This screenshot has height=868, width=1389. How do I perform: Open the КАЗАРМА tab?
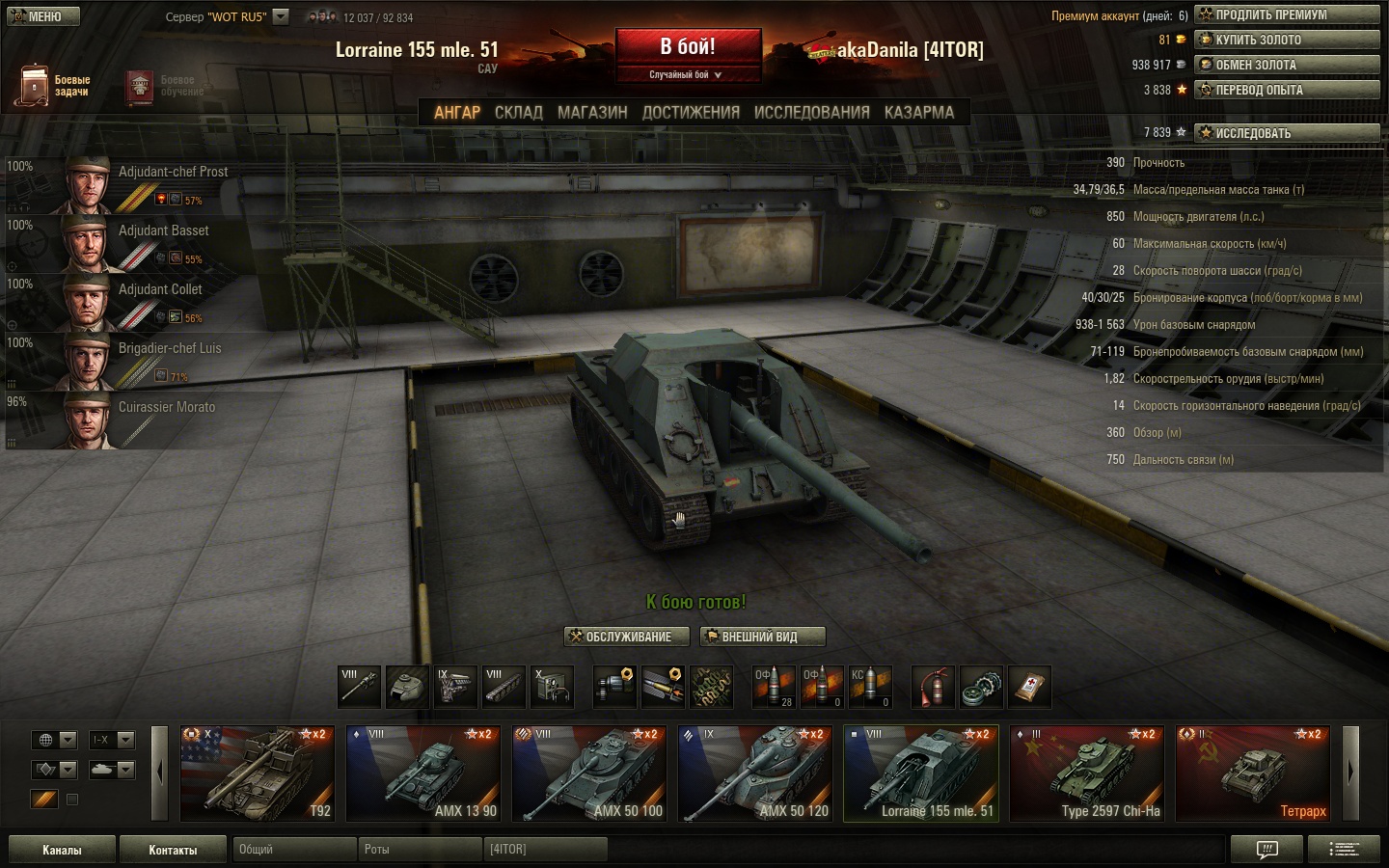click(x=918, y=113)
